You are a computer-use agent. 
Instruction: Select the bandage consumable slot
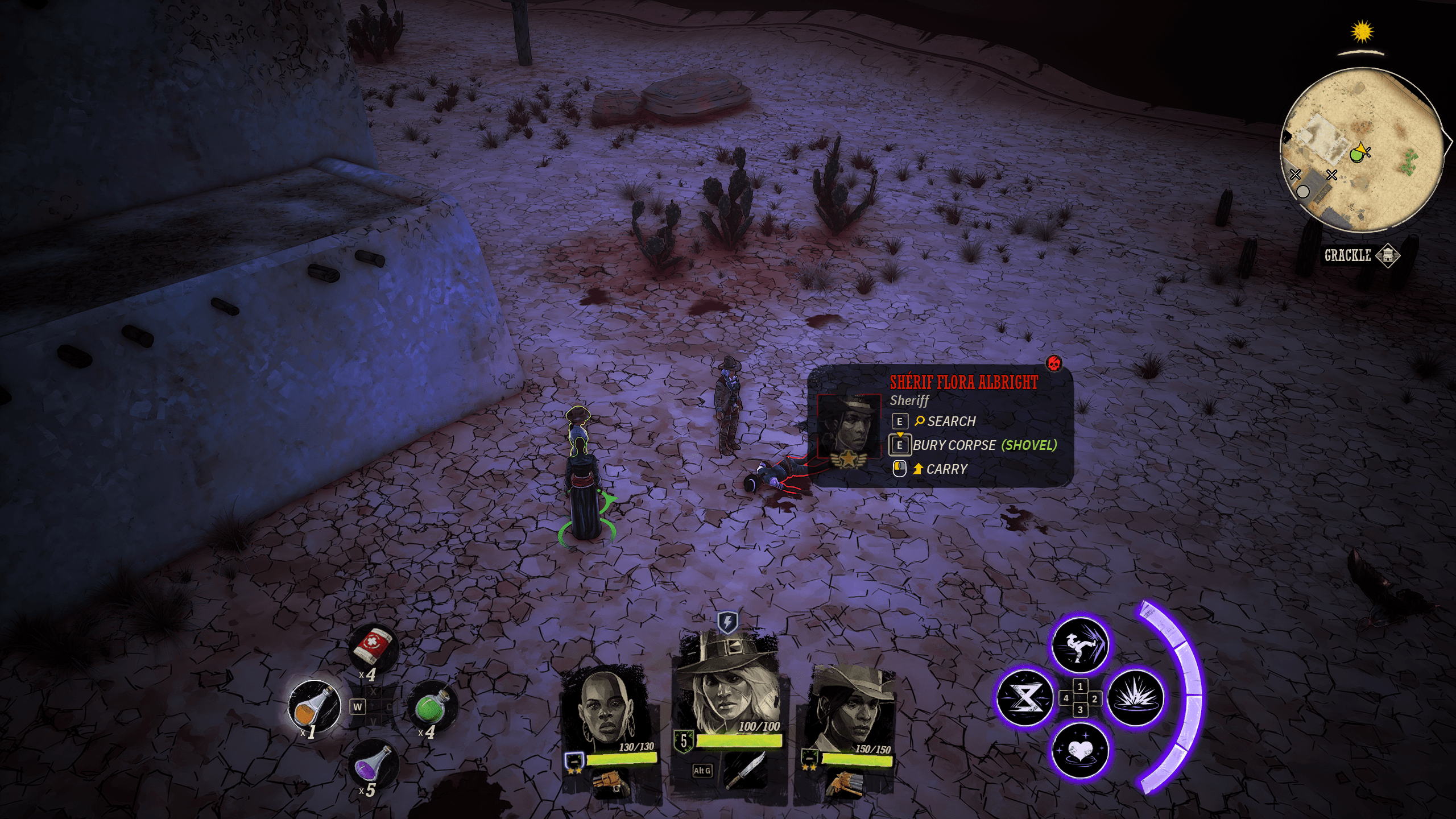tap(373, 648)
